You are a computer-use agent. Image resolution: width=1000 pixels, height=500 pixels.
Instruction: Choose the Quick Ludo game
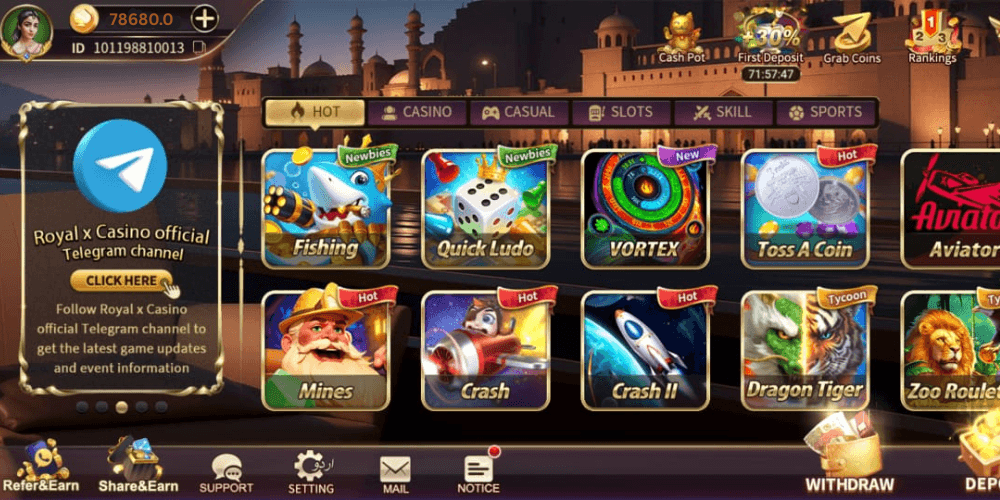coord(485,208)
